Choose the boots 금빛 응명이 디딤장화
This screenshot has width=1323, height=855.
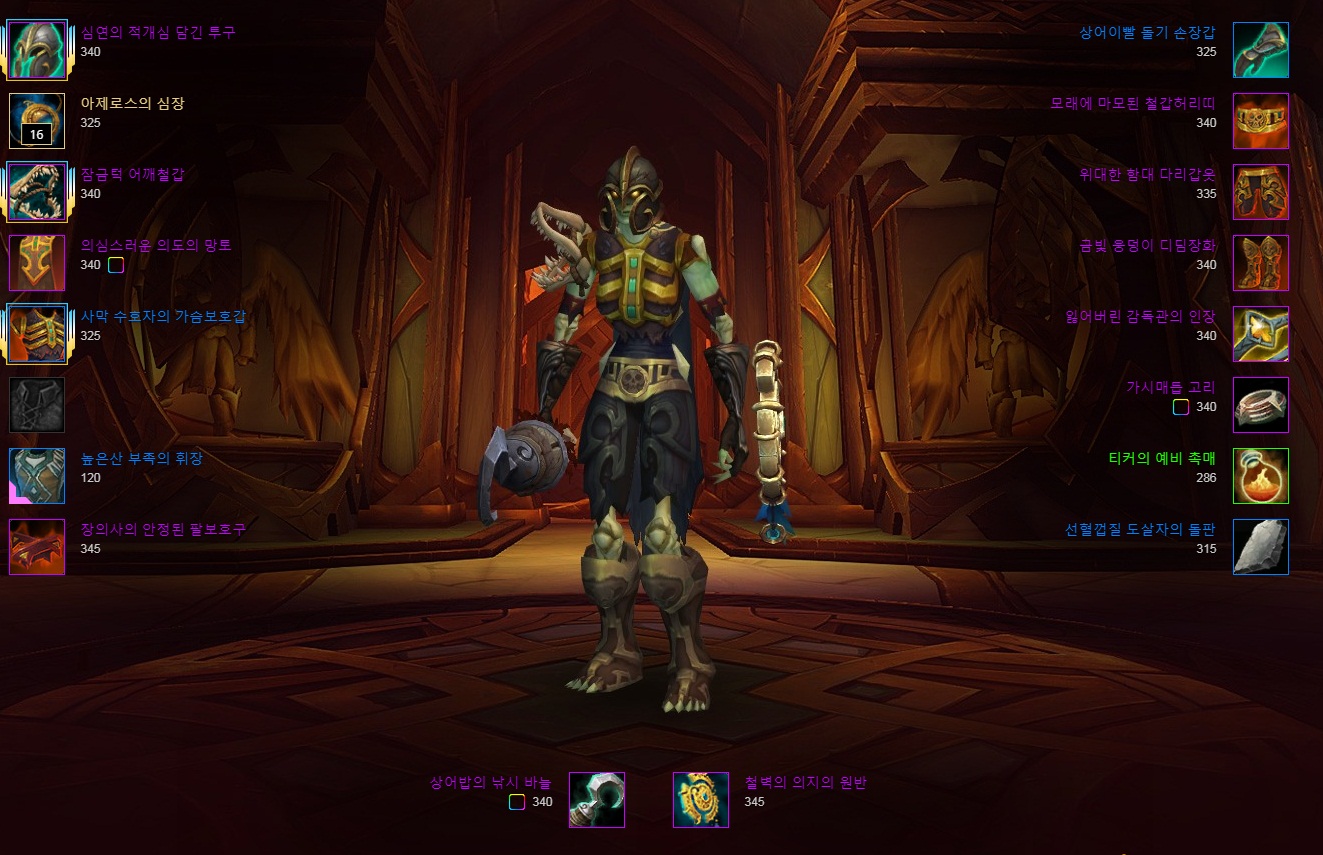1260,263
